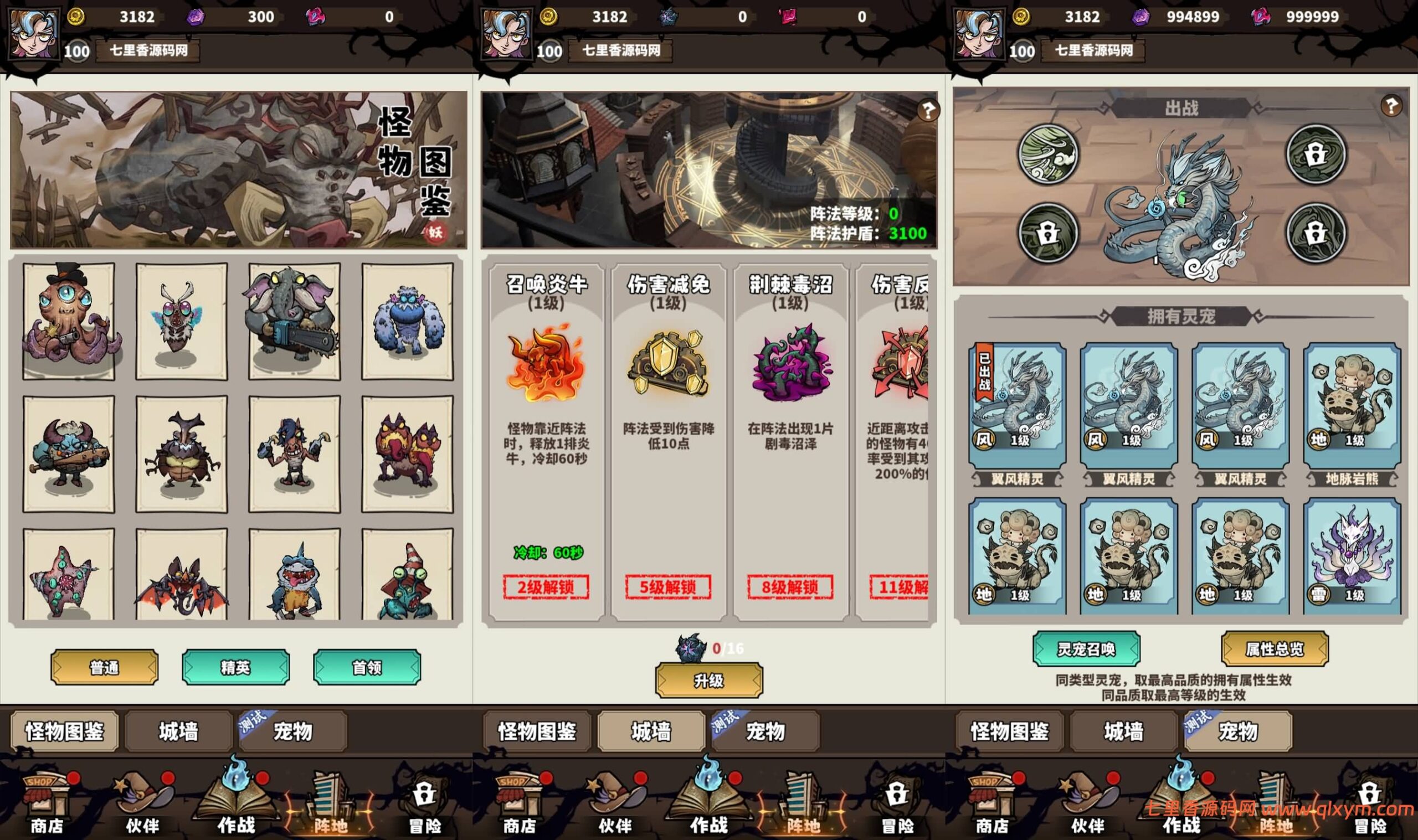The image size is (1418, 840).
Task: Open the 属性总览 attribute overview panel
Action: [x=1272, y=650]
